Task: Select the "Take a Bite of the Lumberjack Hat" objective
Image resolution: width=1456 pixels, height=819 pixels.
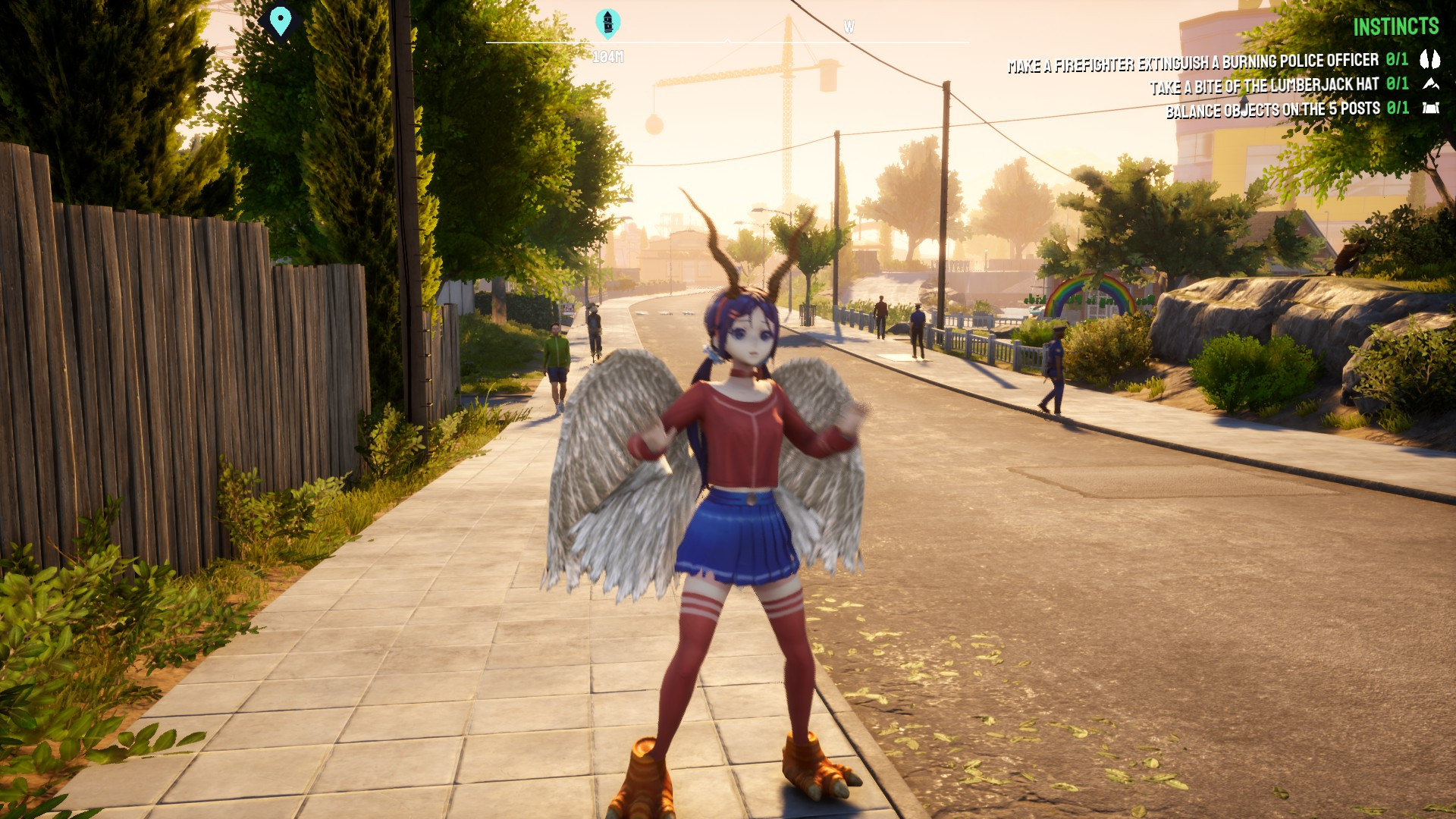Action: [1263, 86]
